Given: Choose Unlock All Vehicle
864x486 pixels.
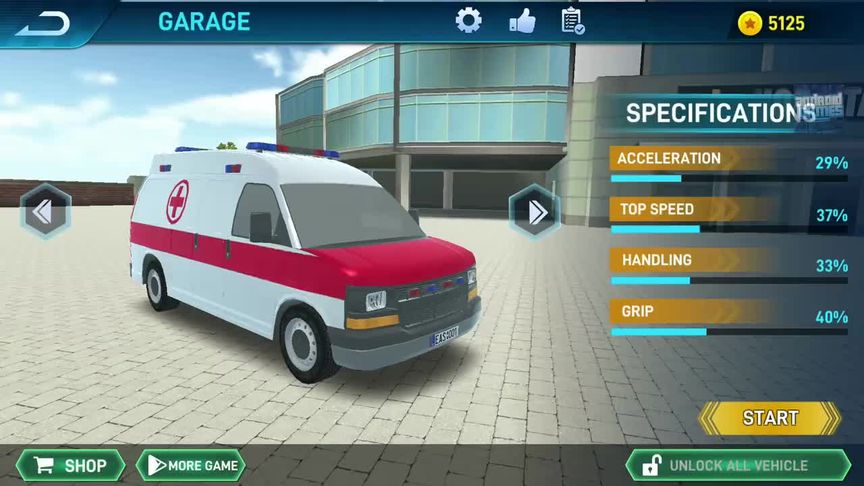Looking at the screenshot, I should coord(729,465).
